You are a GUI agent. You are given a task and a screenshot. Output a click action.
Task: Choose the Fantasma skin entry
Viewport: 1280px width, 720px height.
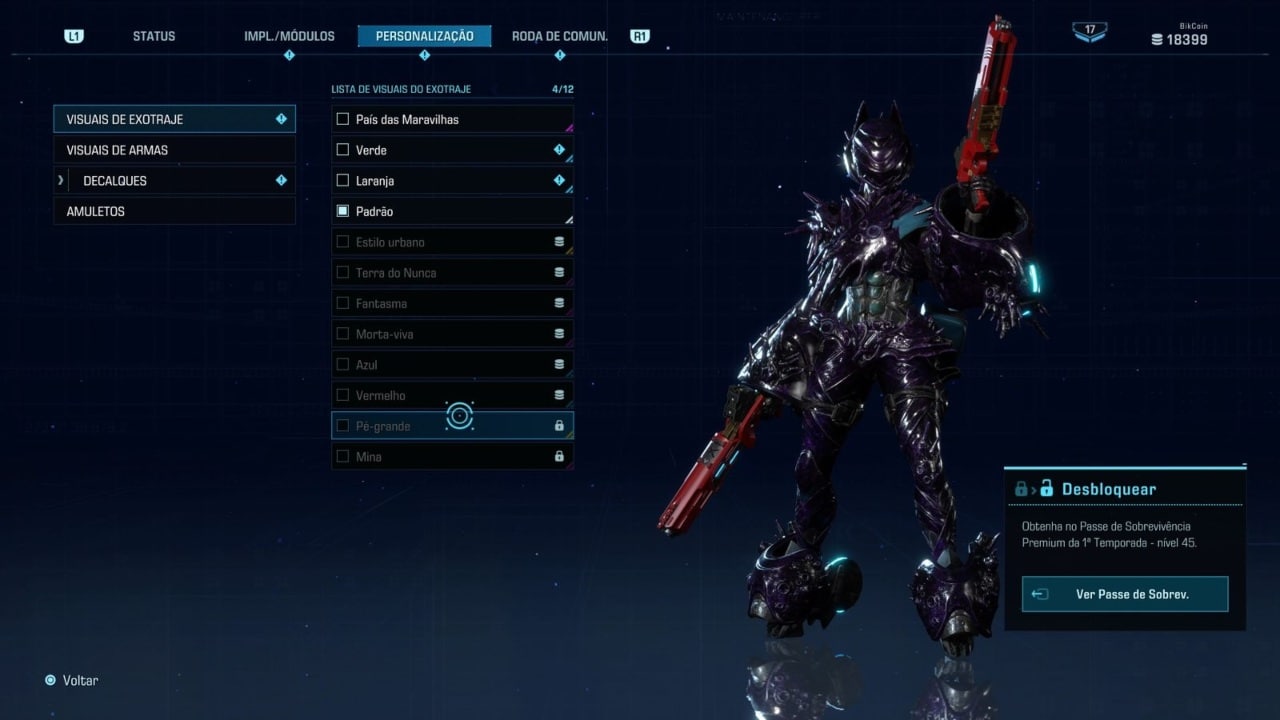click(452, 303)
